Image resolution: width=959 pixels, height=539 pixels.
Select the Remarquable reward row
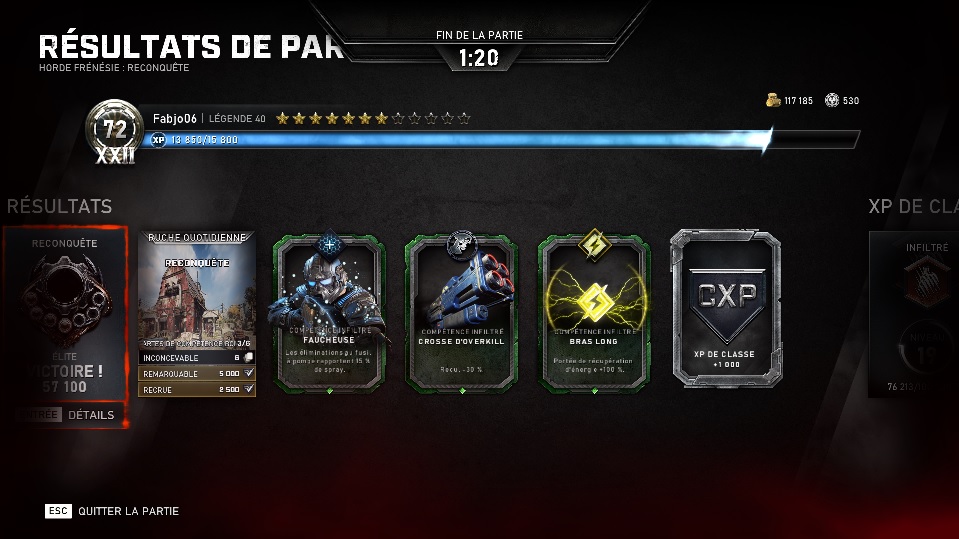tap(196, 372)
